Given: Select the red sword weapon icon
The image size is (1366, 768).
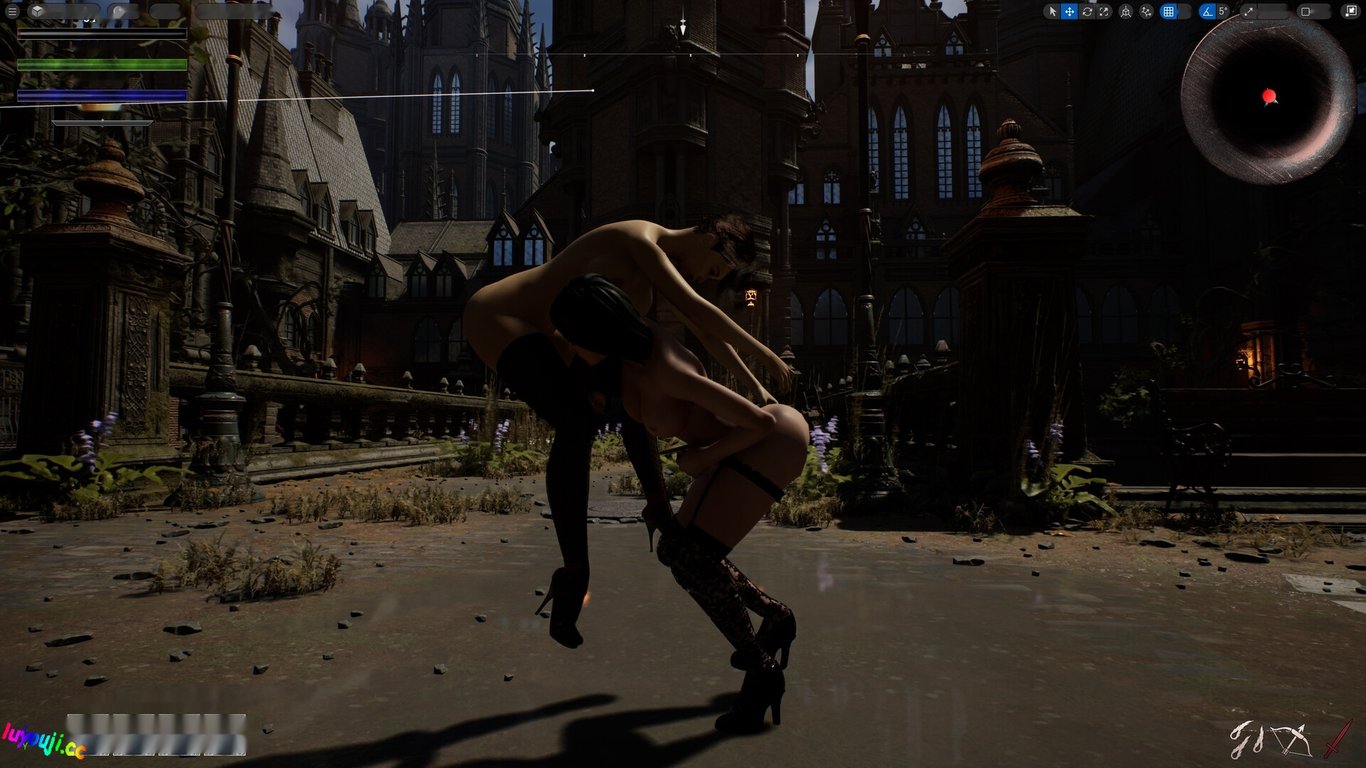Looking at the screenshot, I should click(1337, 739).
